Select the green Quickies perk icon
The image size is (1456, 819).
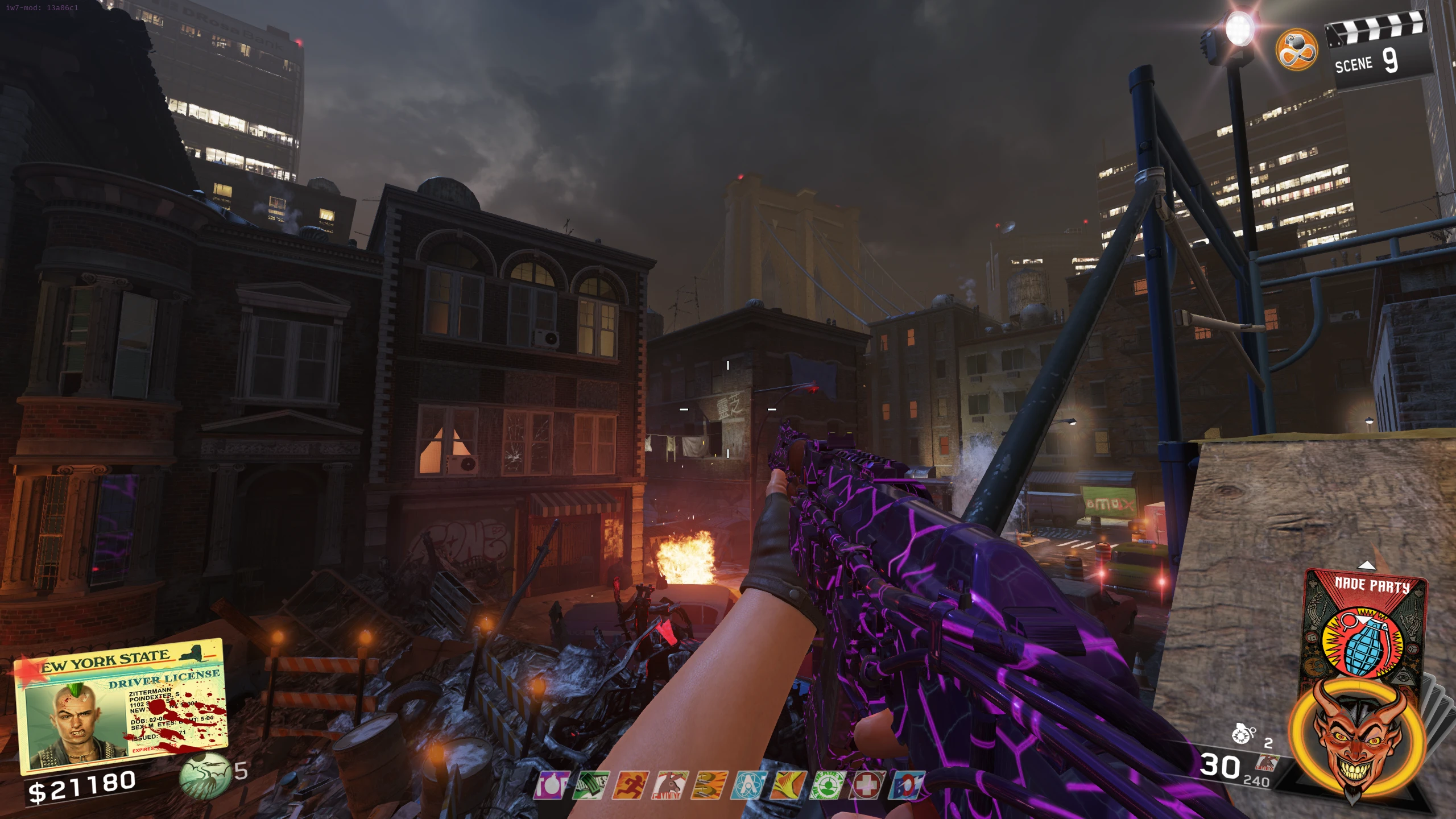click(591, 785)
